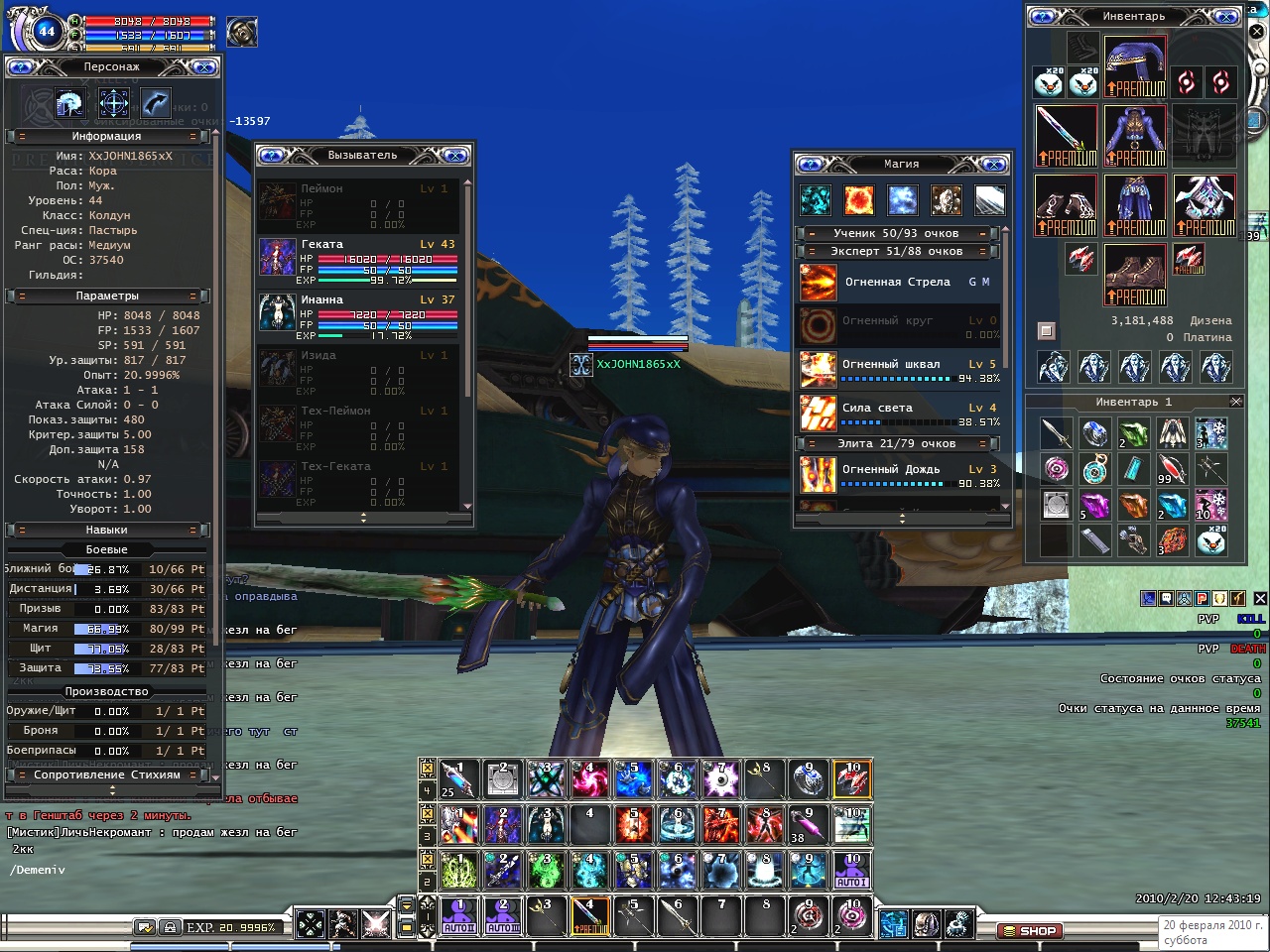Close the Магия spell window
This screenshot has width=1270, height=952.
tap(993, 165)
